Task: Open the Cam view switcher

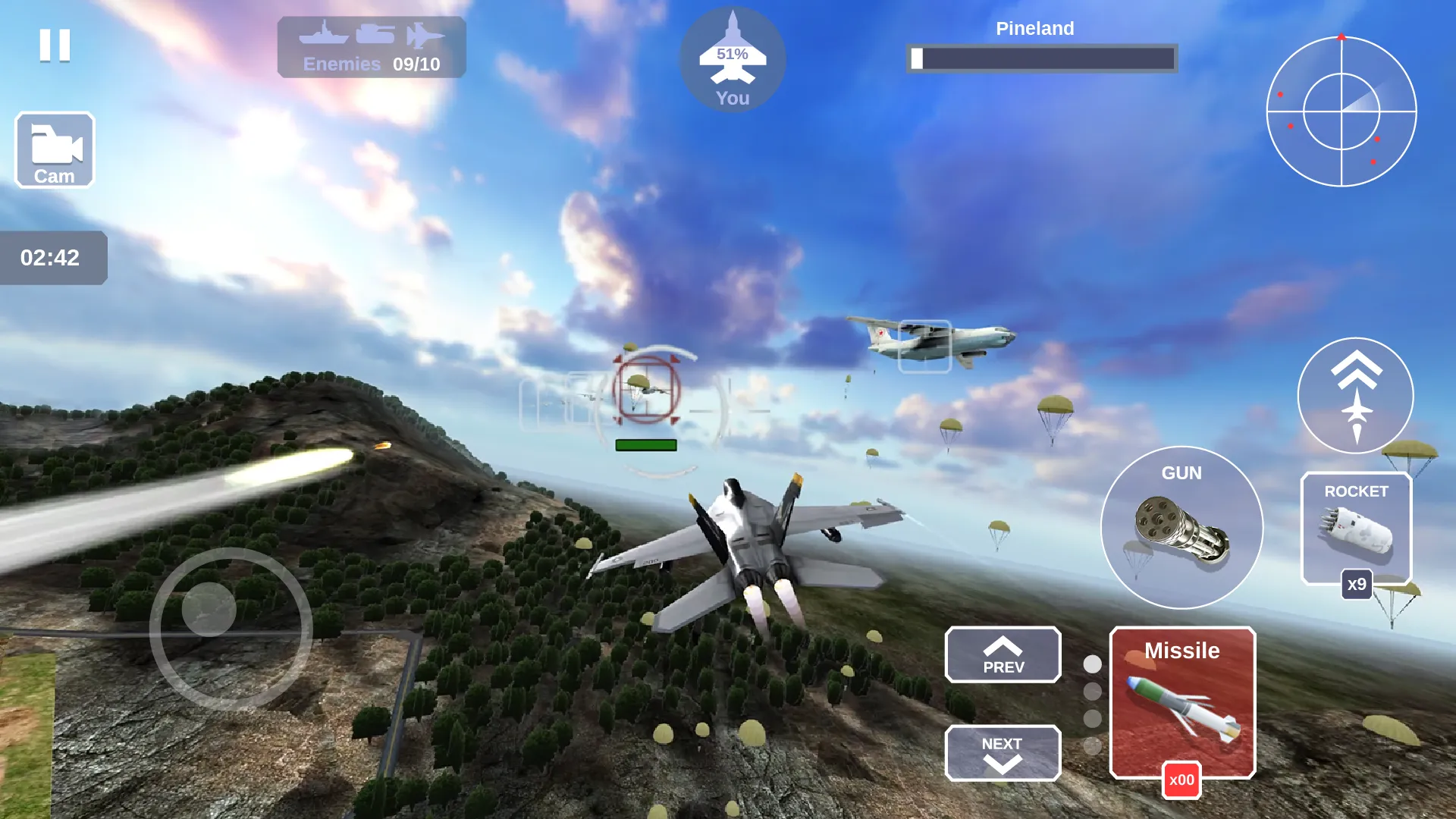Action: click(x=54, y=149)
